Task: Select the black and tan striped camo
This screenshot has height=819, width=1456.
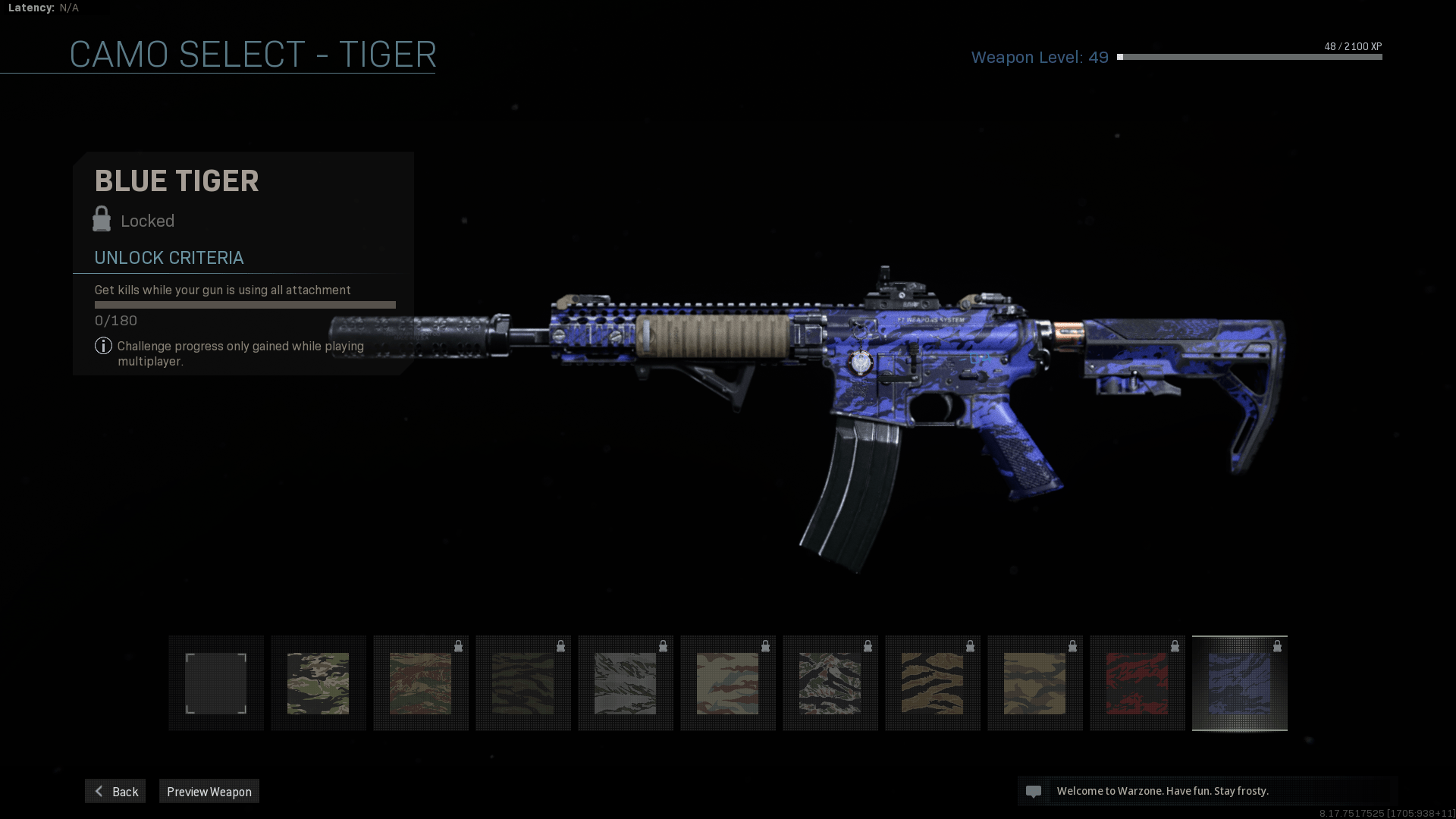Action: 932,683
